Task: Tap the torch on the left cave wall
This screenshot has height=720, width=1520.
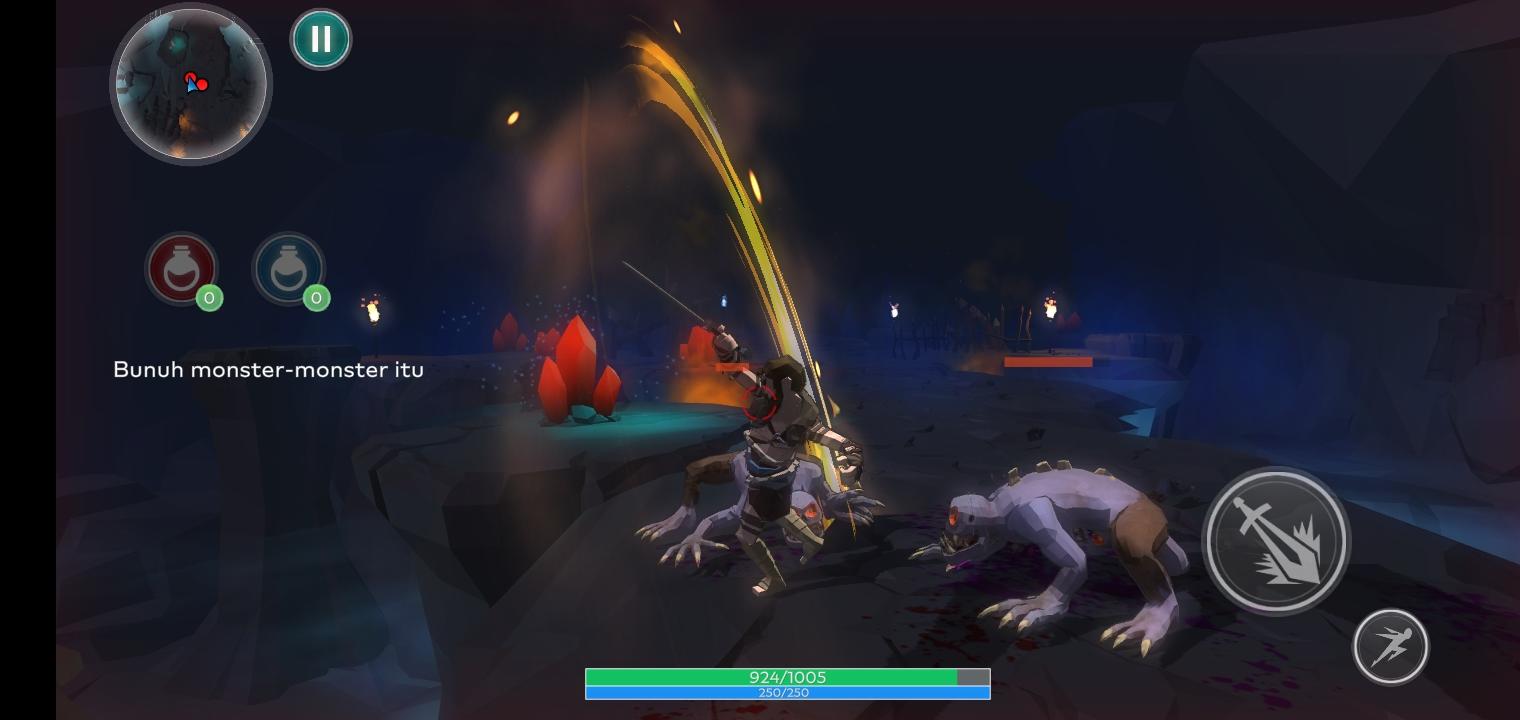Action: (x=371, y=313)
